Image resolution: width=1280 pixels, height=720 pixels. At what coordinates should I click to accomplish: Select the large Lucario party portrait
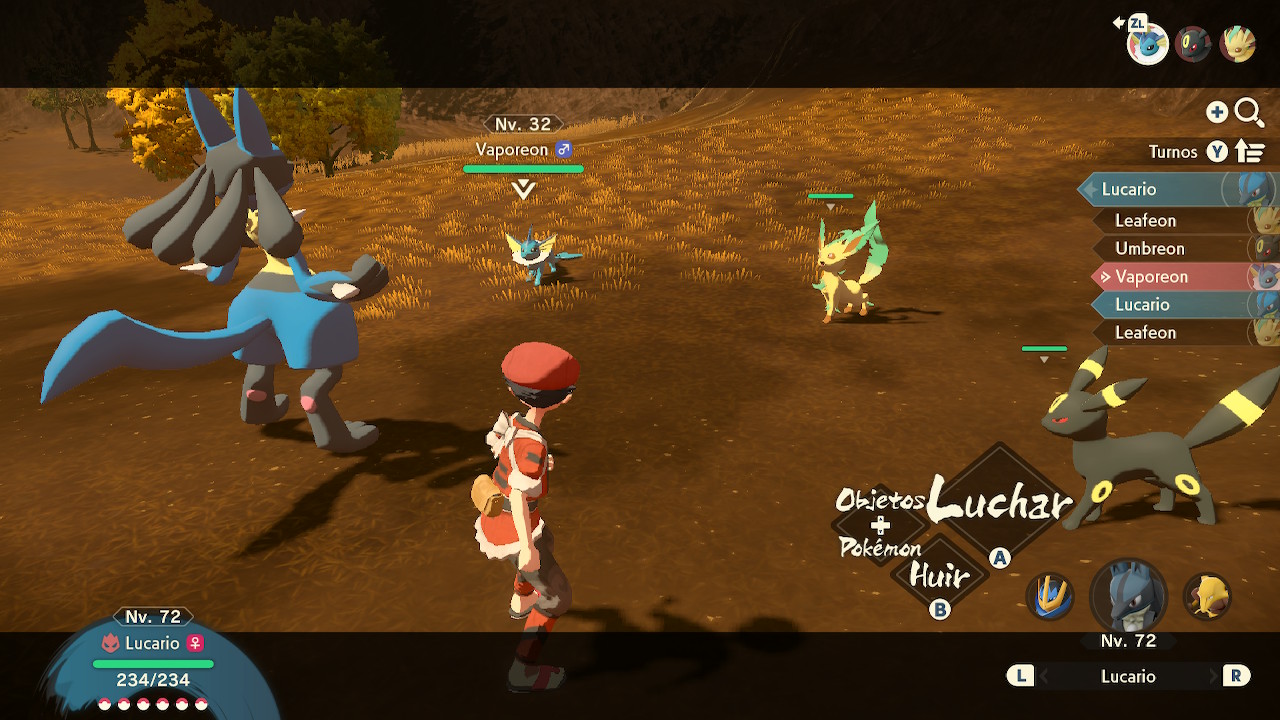[x=1128, y=596]
